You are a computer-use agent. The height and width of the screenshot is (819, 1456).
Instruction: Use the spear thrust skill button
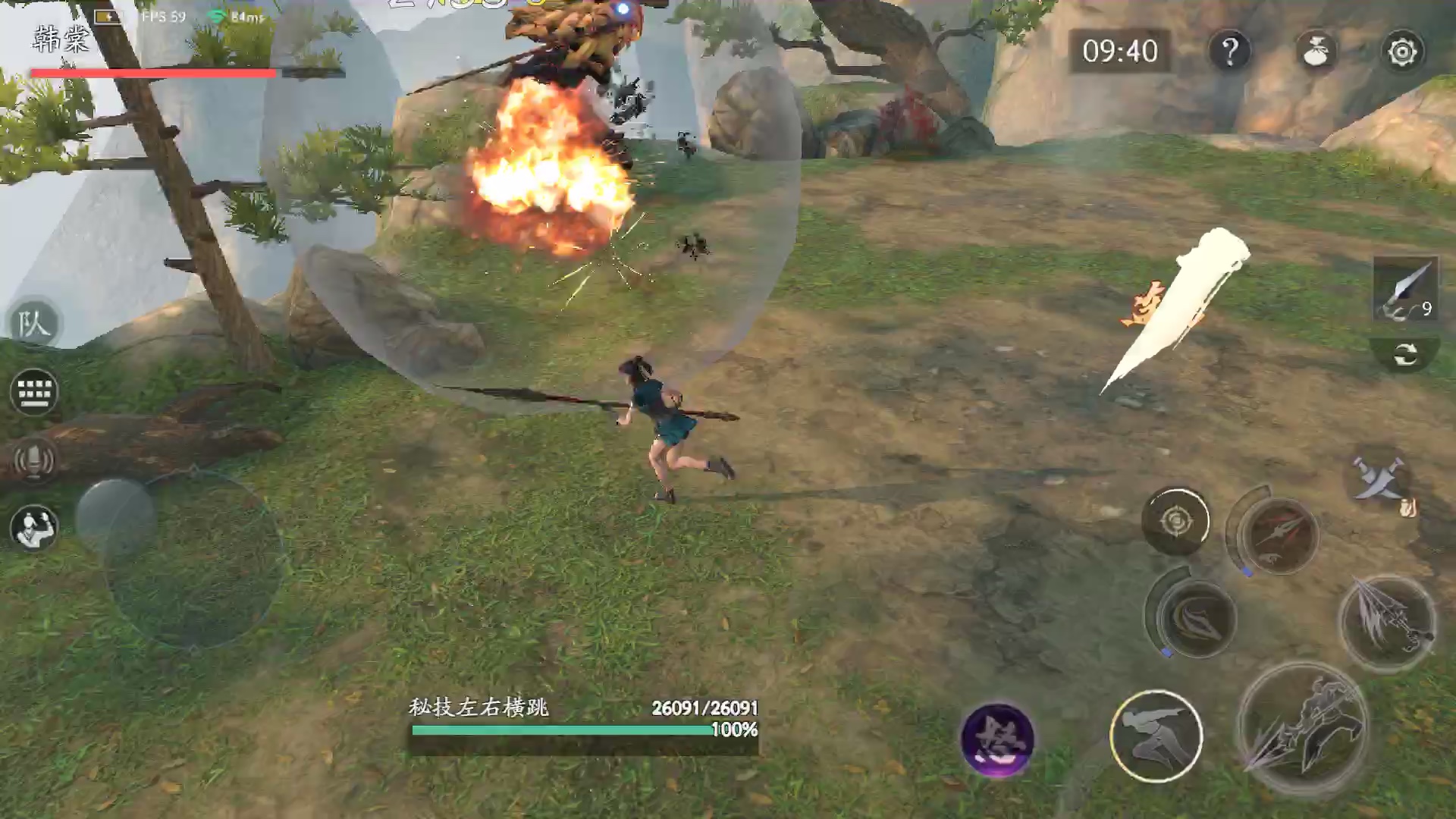(1279, 534)
